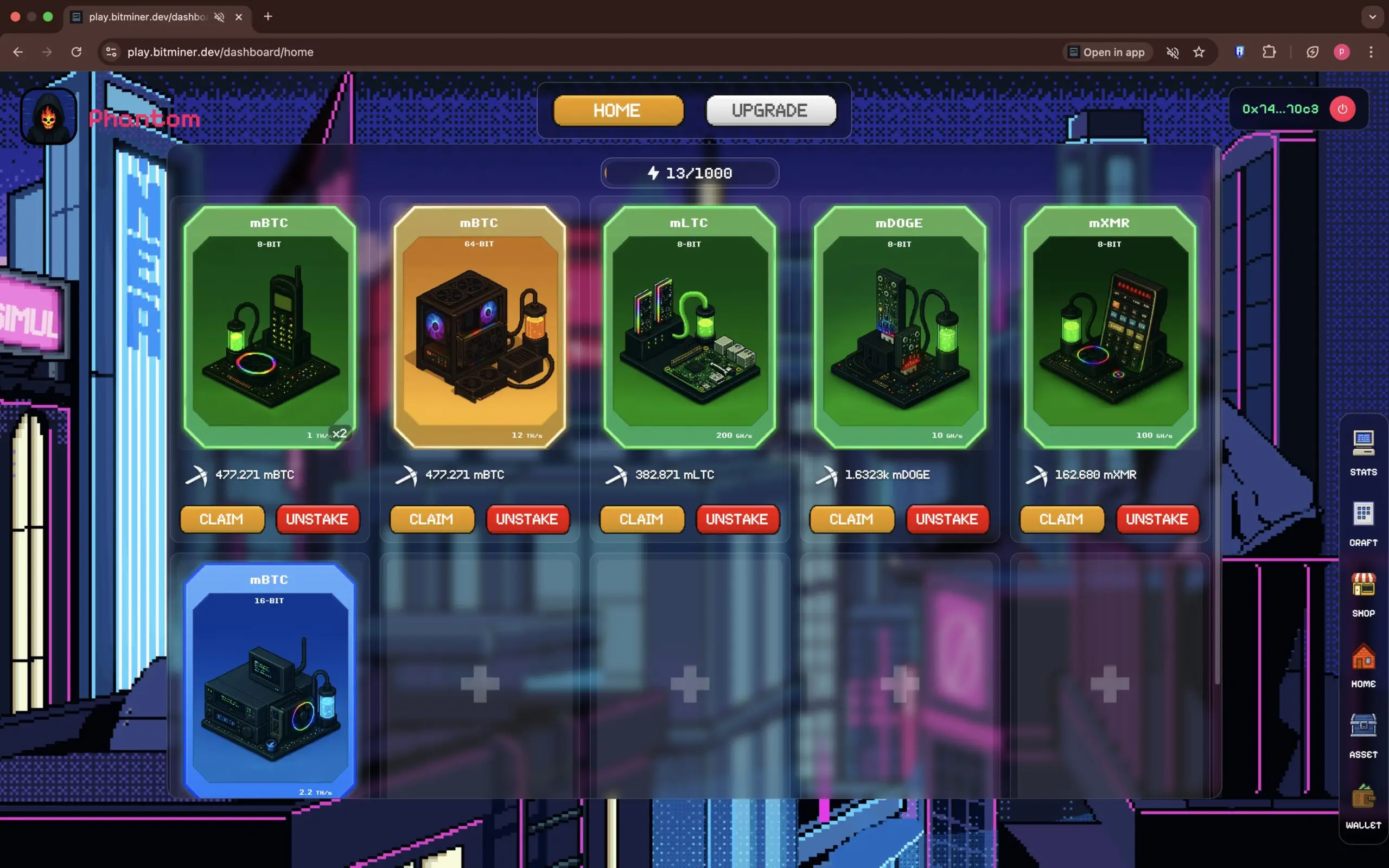The width and height of the screenshot is (1389, 868).
Task: Select the HOME tab at the top
Action: click(x=617, y=110)
